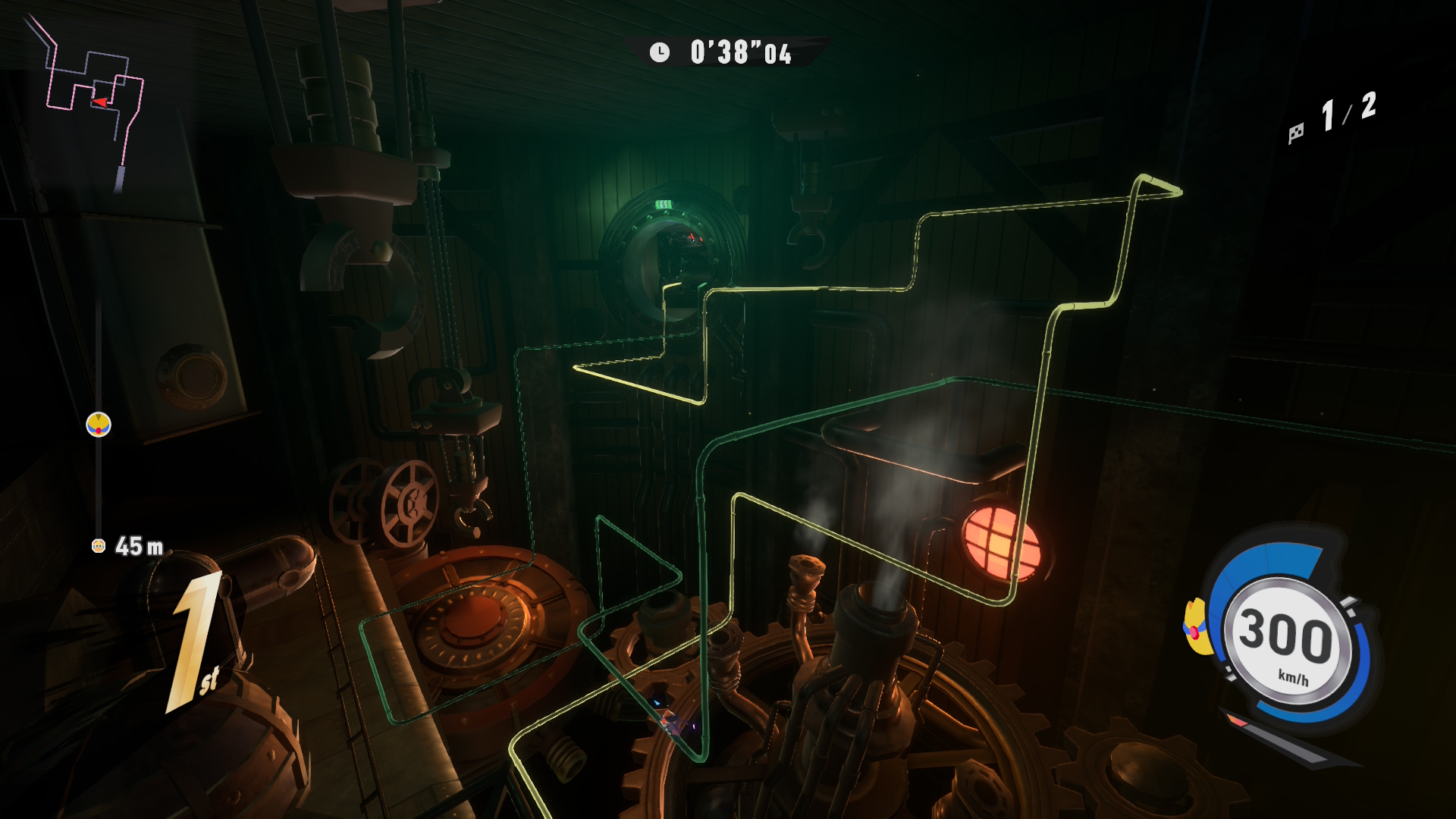Click the yellow character emblem beside the speedometer
The height and width of the screenshot is (819, 1456).
click(x=1197, y=627)
